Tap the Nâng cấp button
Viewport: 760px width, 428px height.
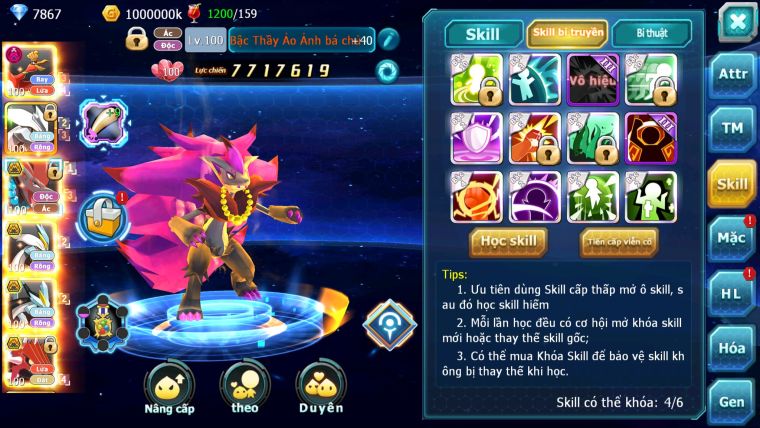(x=169, y=390)
